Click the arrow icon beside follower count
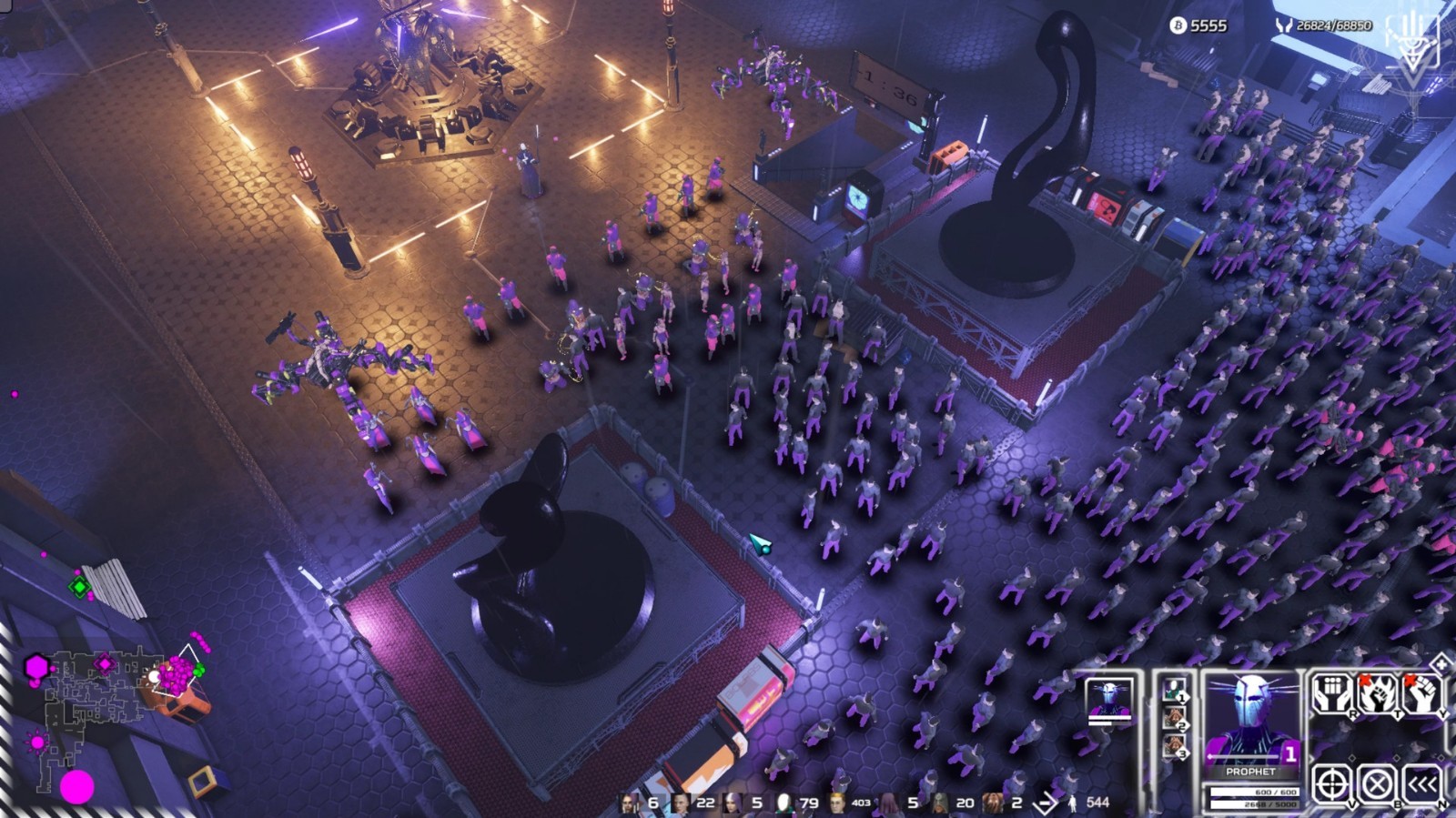The width and height of the screenshot is (1456, 818). 1046,803
